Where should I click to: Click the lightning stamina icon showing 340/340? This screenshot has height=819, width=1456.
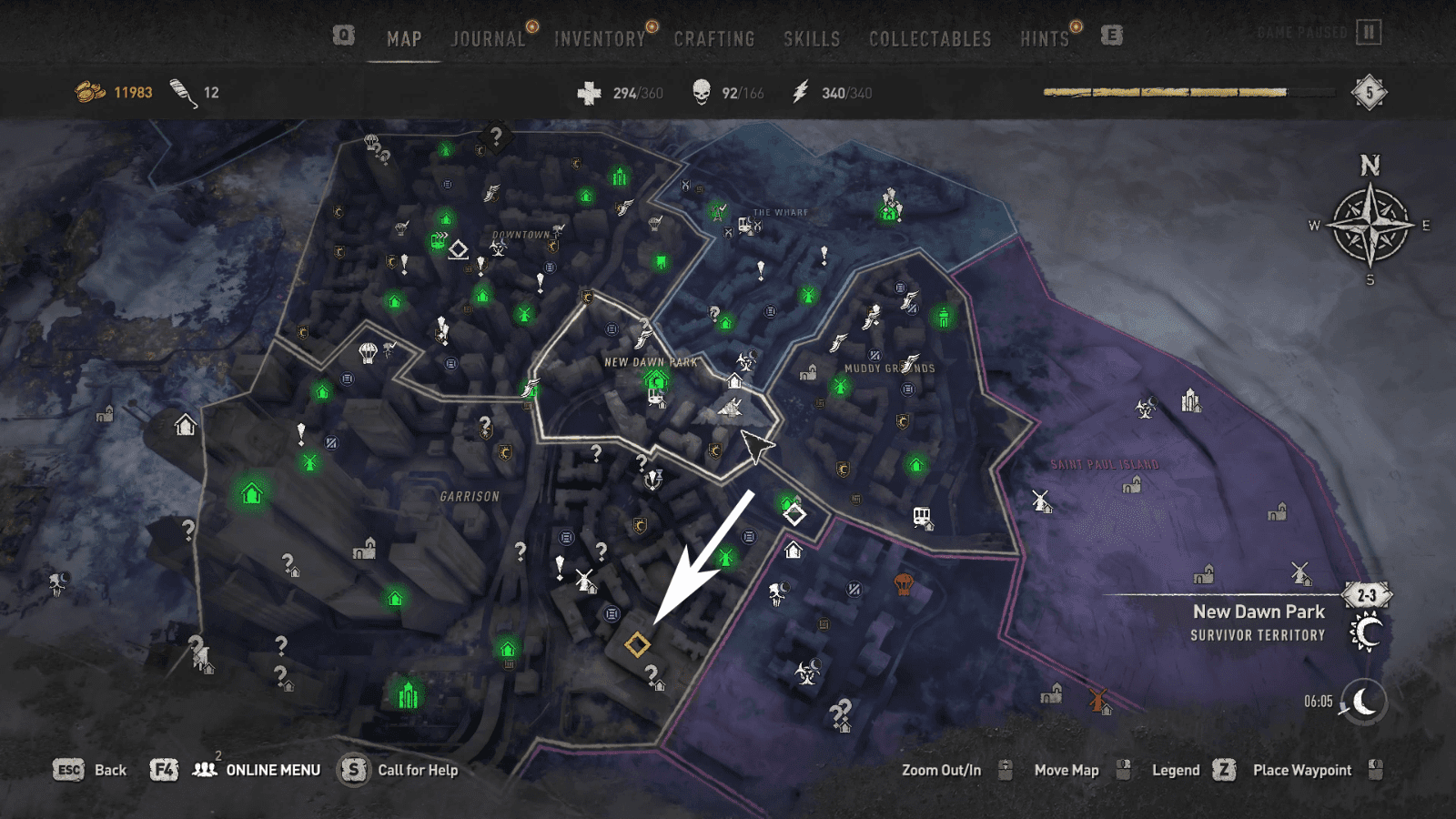[x=799, y=91]
